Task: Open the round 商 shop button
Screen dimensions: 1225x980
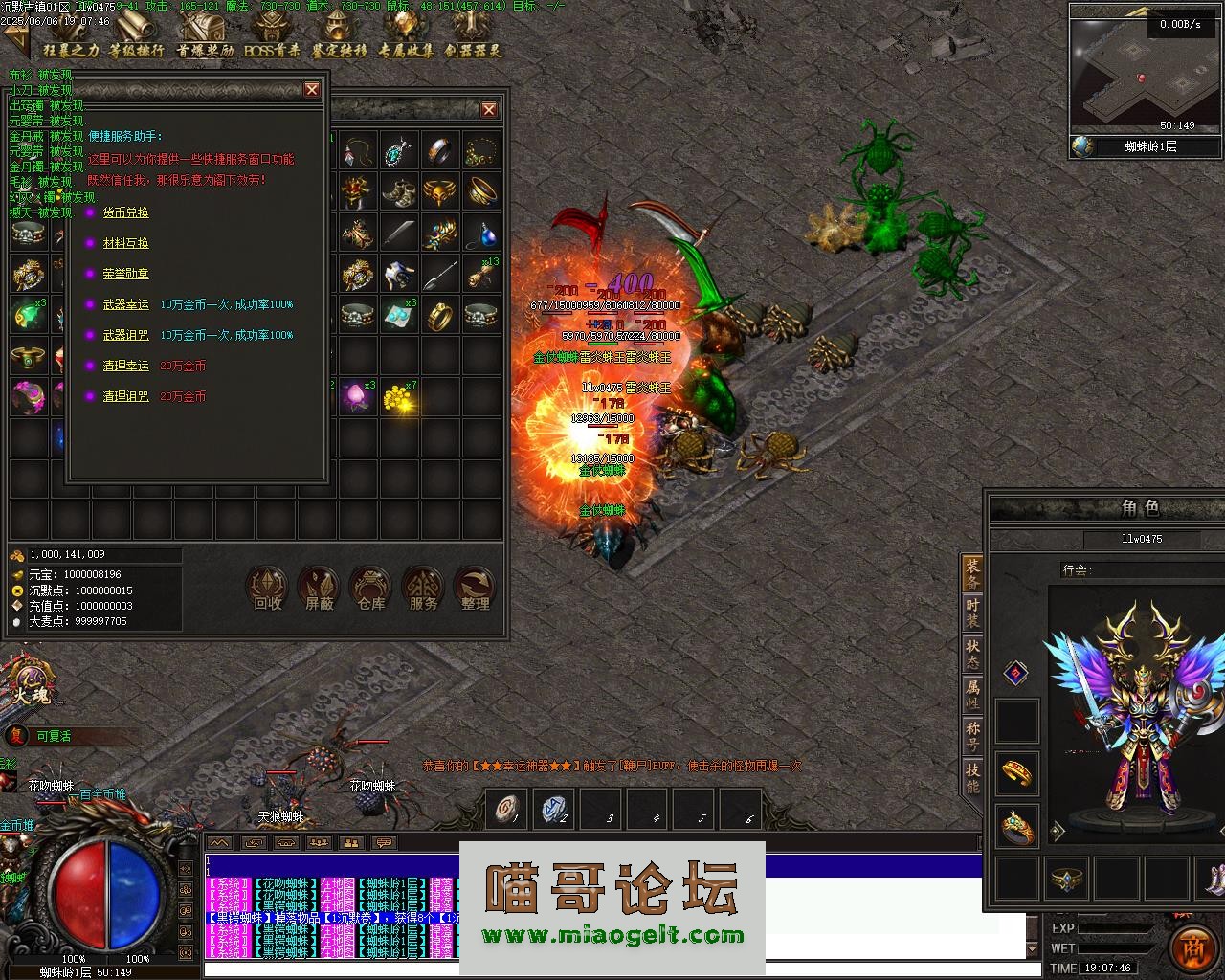Action: pos(1193,947)
